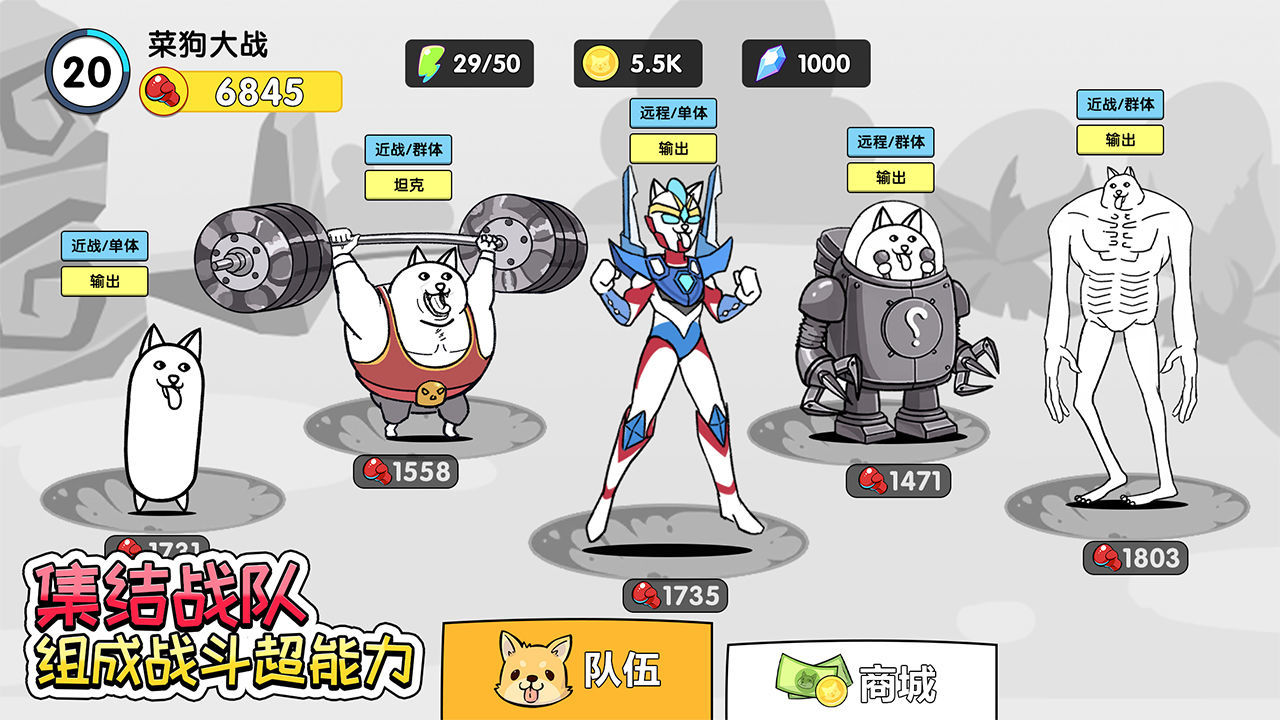1280x720 pixels.
Task: Toggle the 输出 tag on the tall skinny cat
Action: click(1122, 141)
